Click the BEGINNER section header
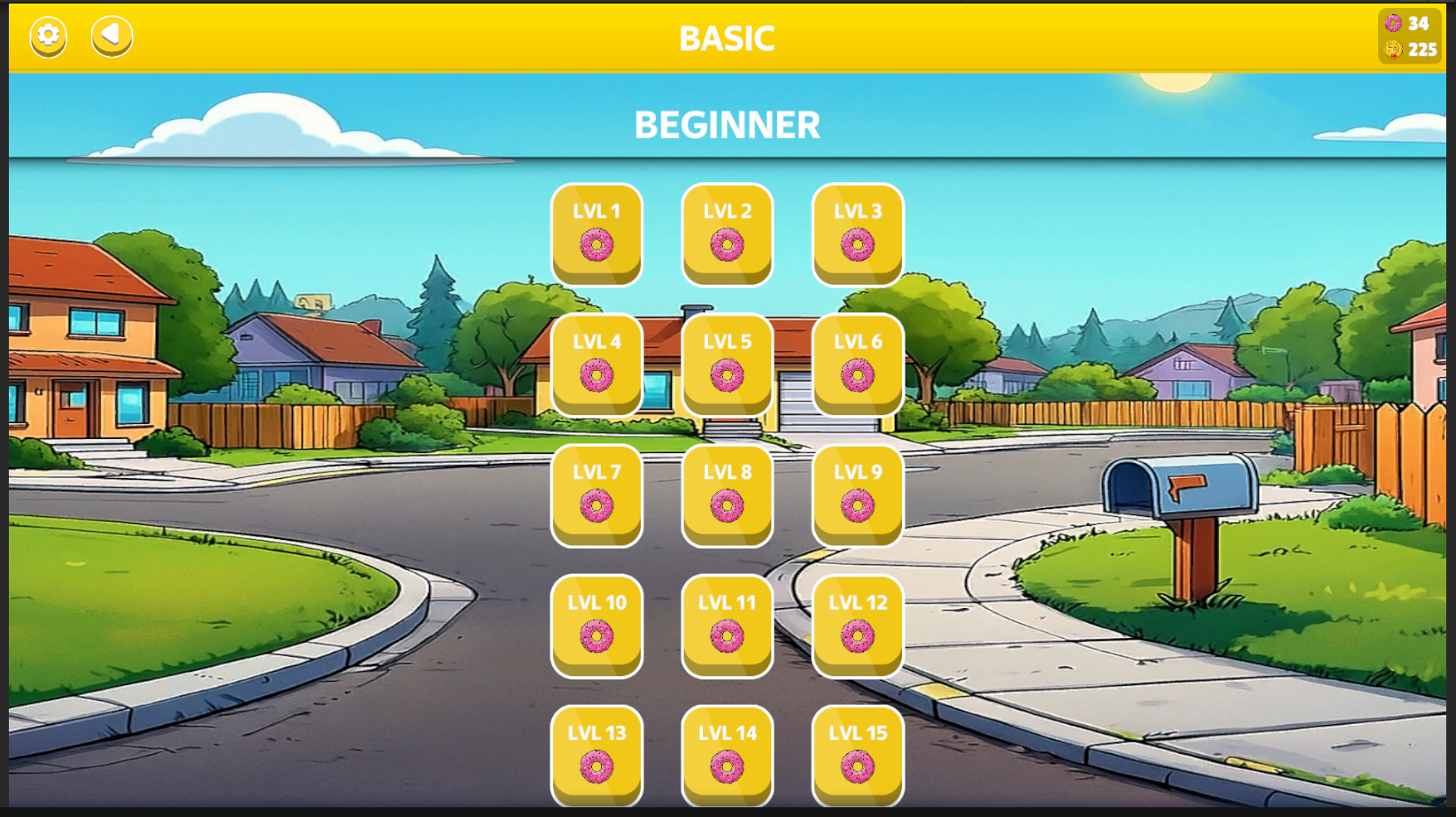 728,124
